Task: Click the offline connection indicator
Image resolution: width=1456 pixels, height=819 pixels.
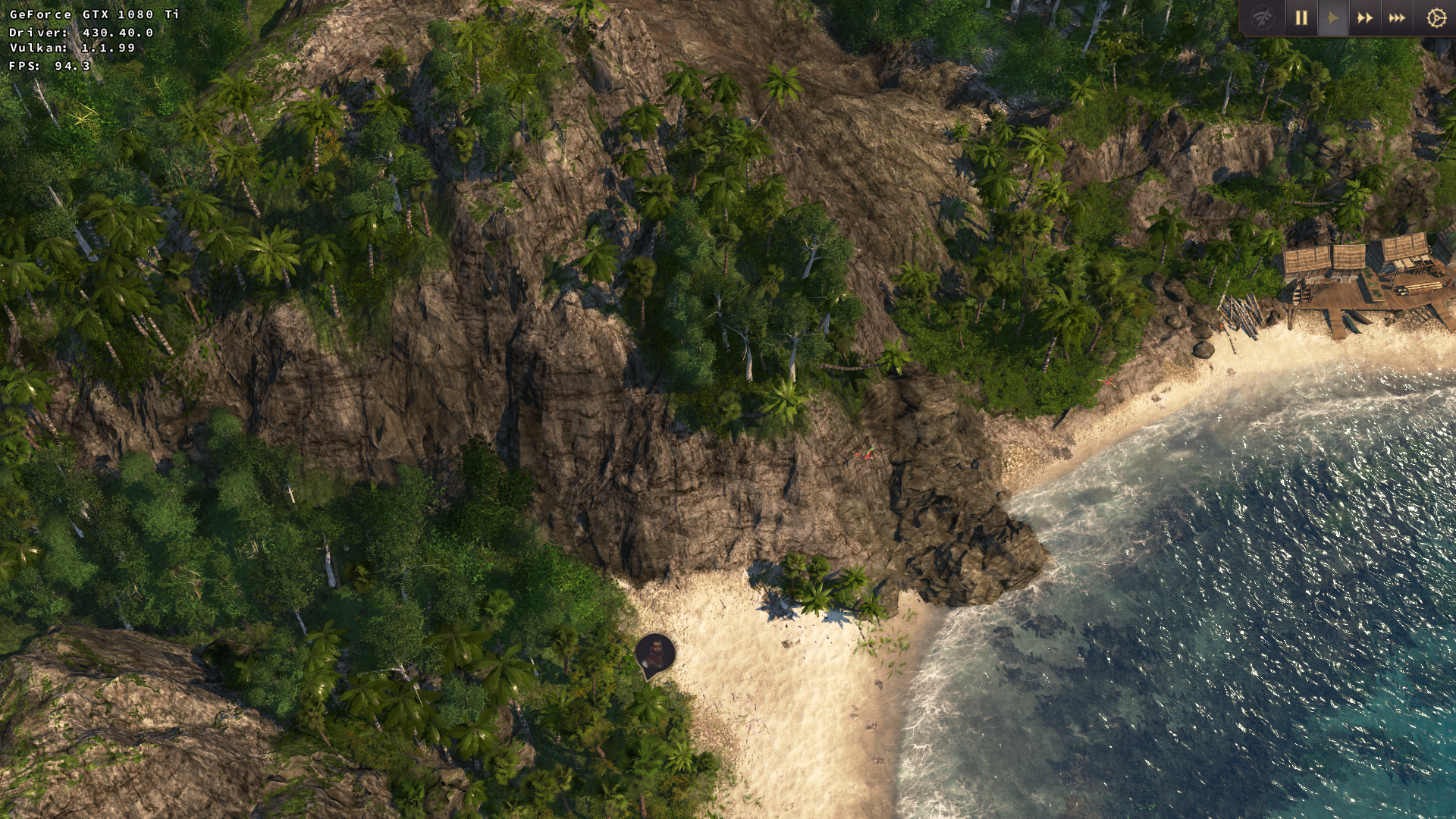Action: 1263,16
